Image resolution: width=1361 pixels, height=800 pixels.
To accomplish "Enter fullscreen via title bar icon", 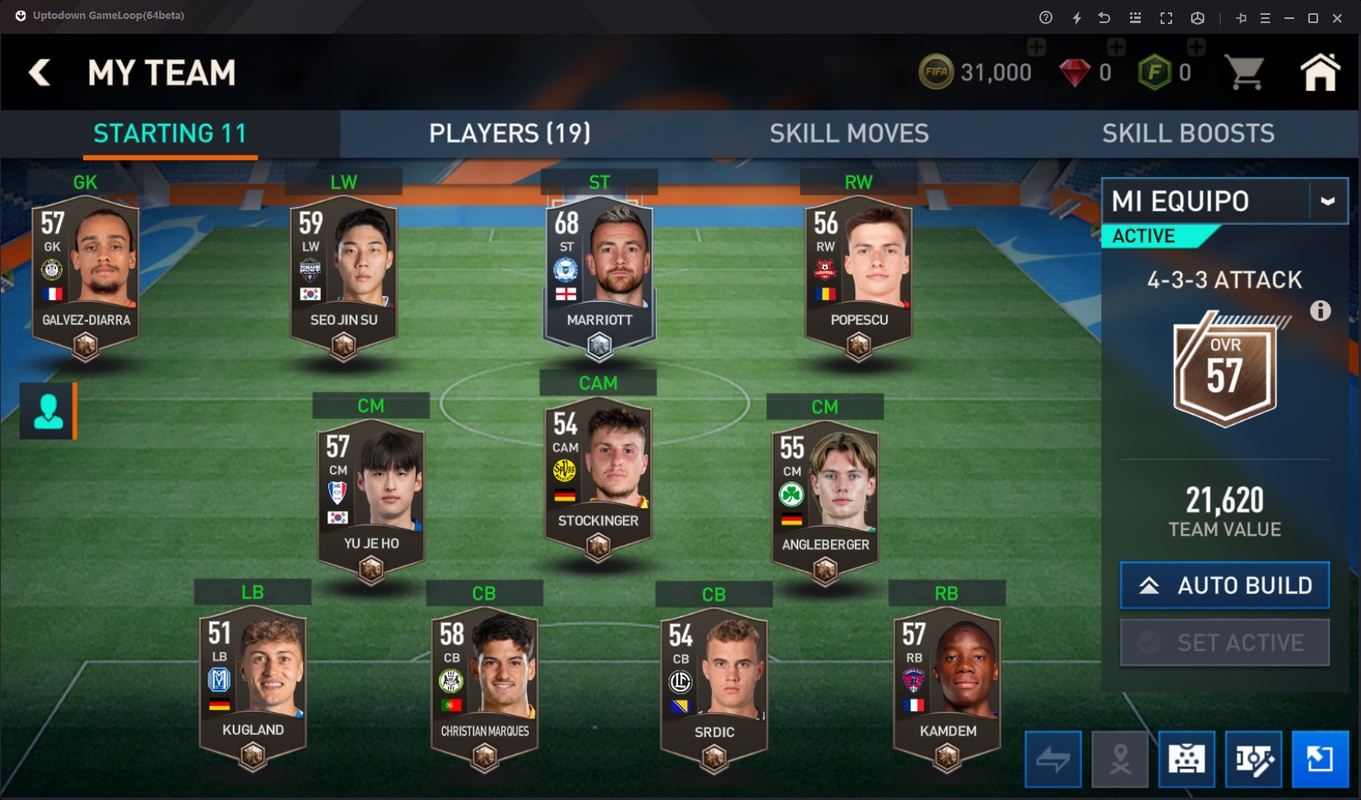I will click(1167, 17).
